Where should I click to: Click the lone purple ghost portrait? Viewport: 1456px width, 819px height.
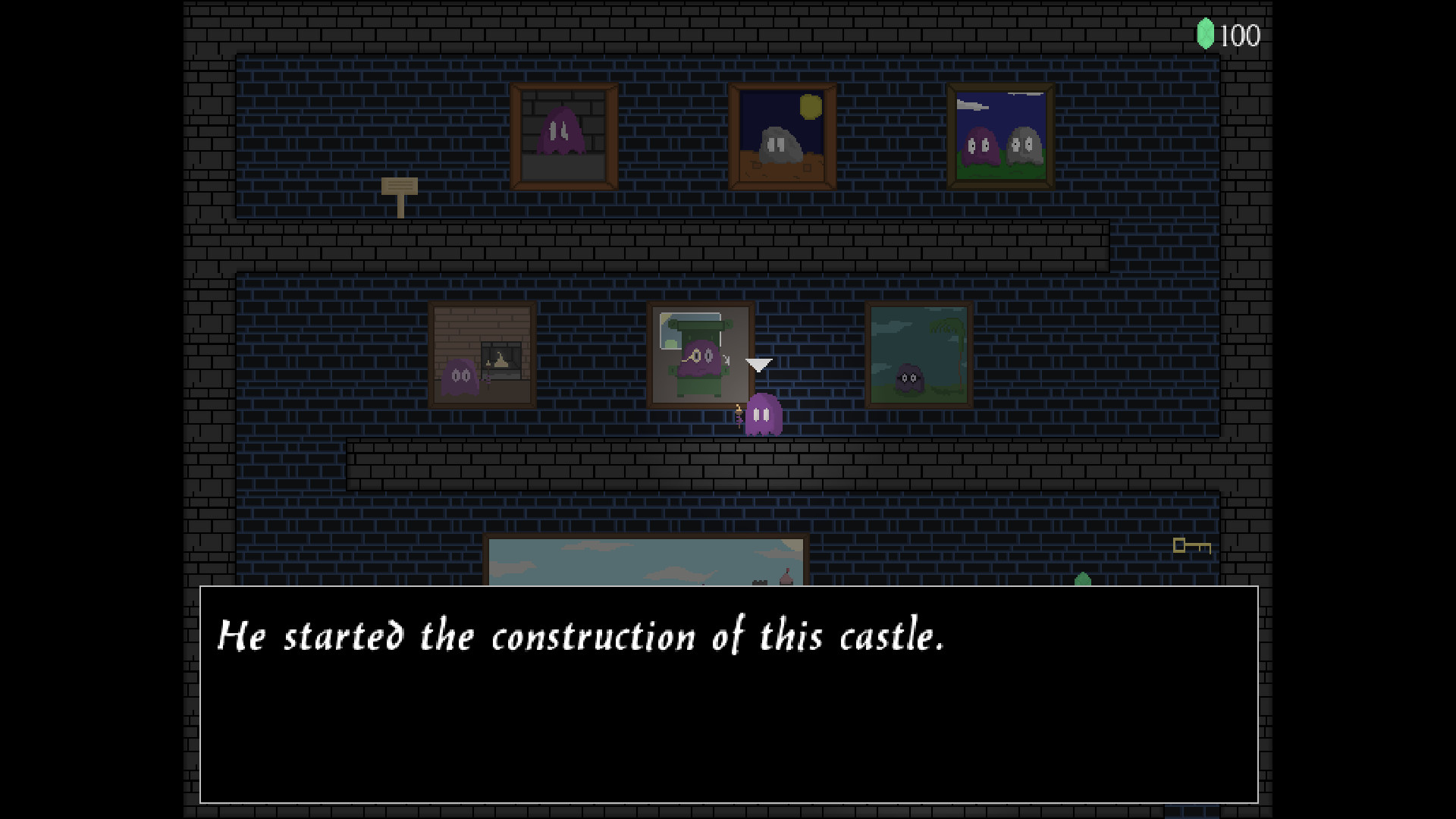click(x=563, y=133)
